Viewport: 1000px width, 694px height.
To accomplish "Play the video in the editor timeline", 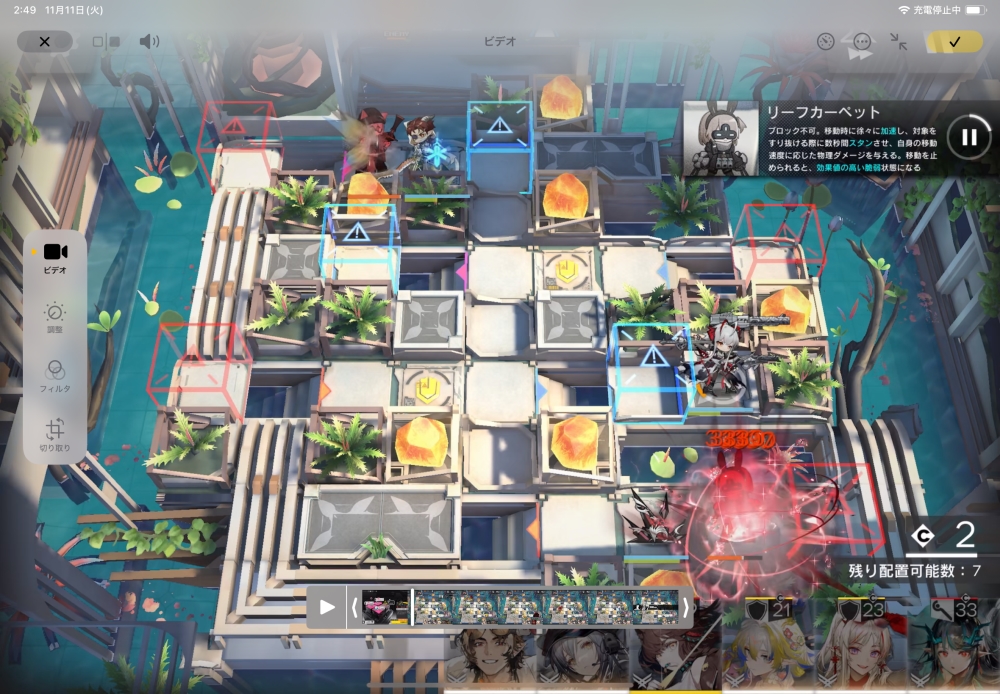I will click(327, 607).
